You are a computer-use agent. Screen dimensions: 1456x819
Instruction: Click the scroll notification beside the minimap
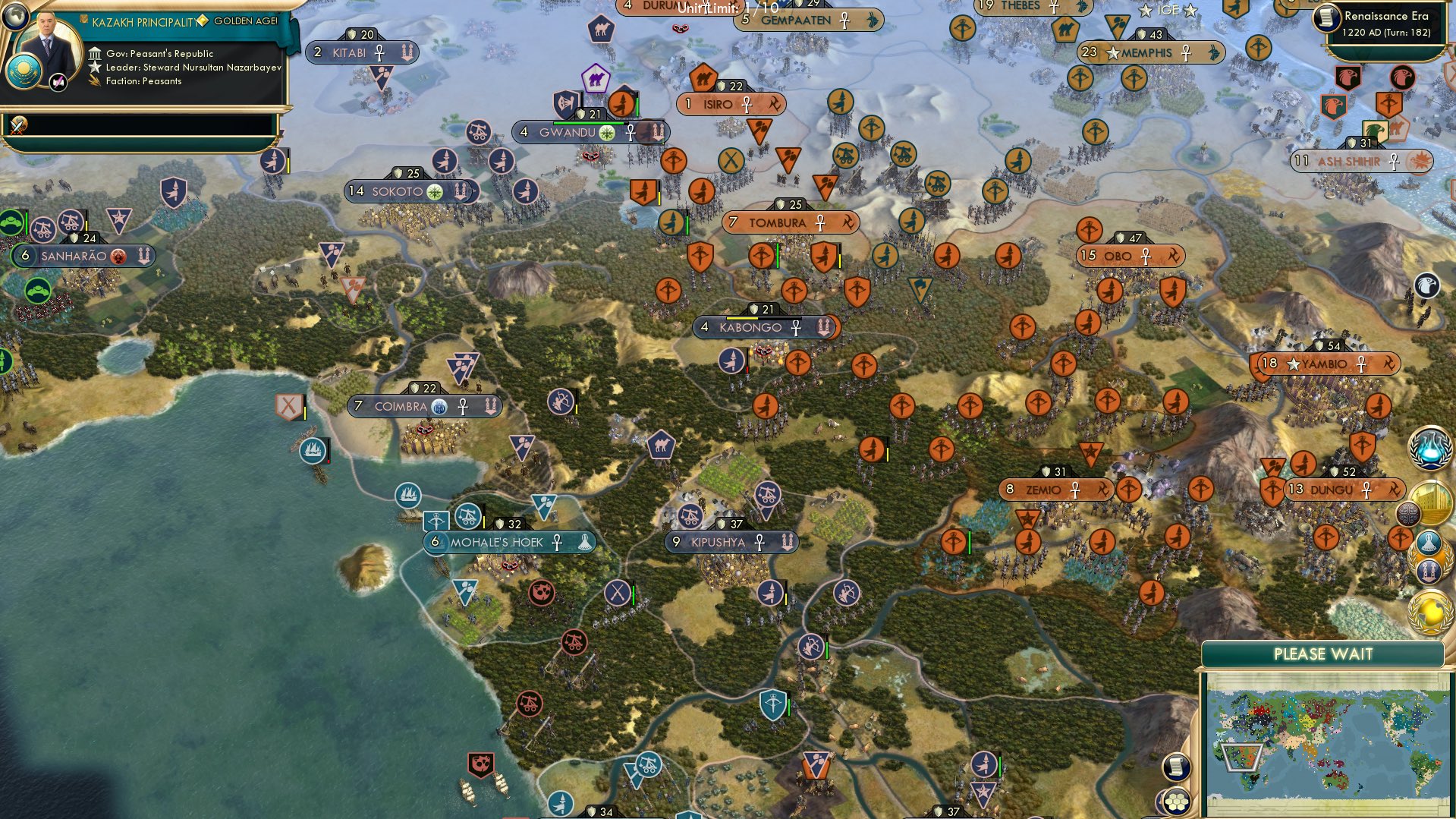[1176, 766]
